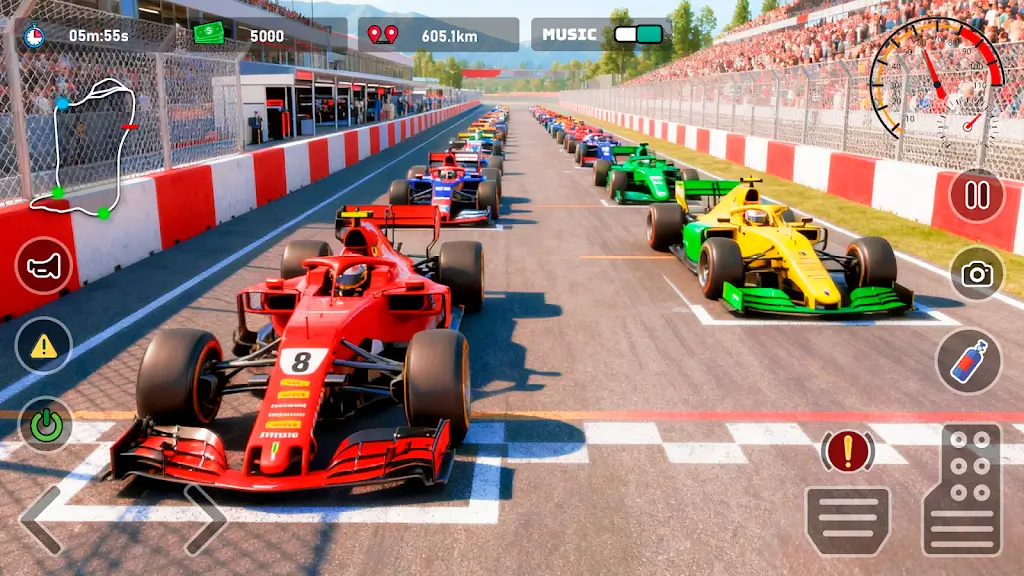Viewport: 1024px width, 576px height.
Task: Turn on the hazard warning triangle
Action: pyautogui.click(x=43, y=346)
